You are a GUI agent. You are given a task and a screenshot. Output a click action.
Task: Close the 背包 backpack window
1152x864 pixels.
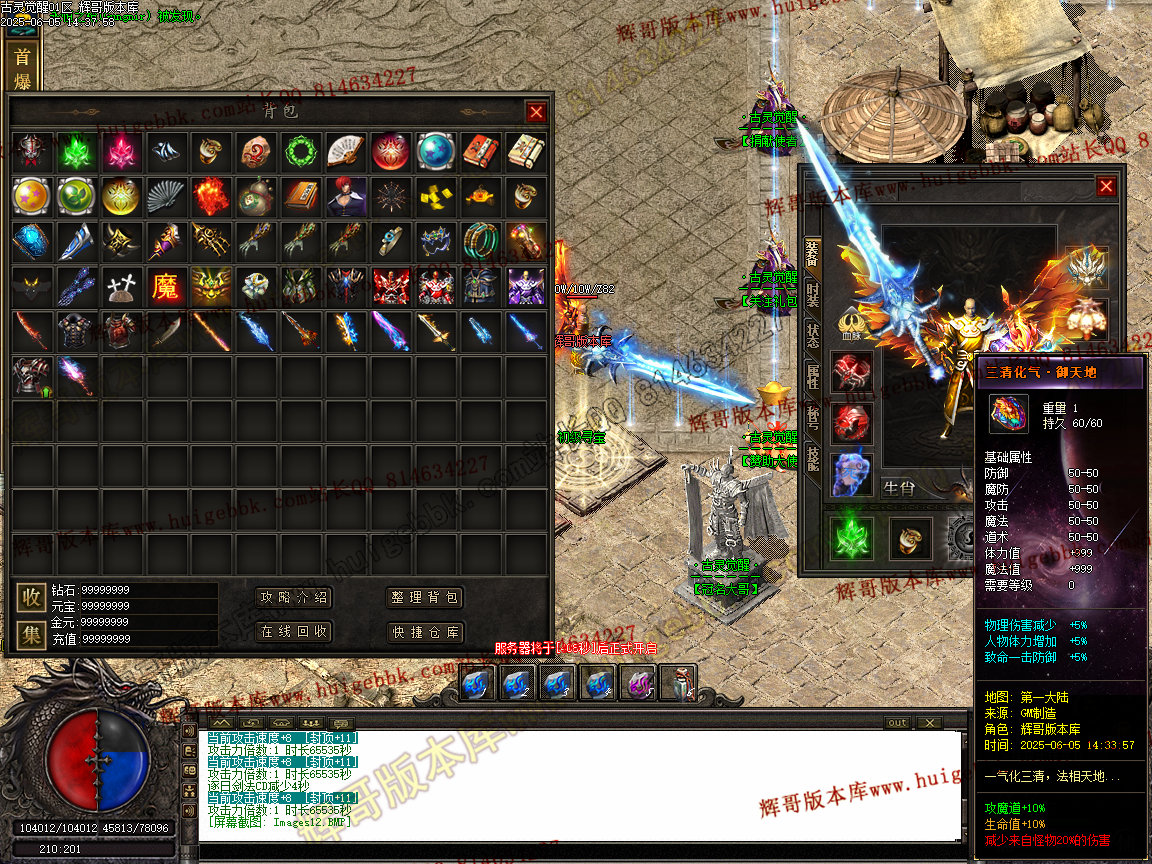pos(536,112)
